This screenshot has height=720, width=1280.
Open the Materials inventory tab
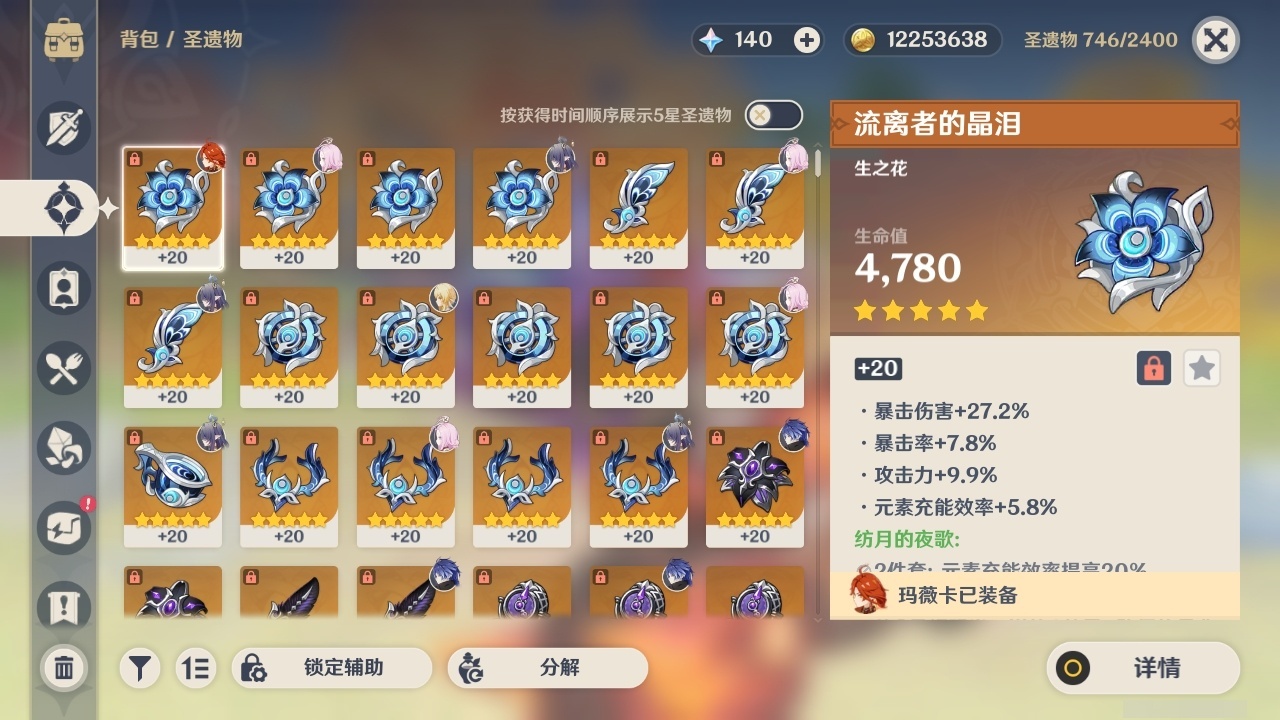63,448
